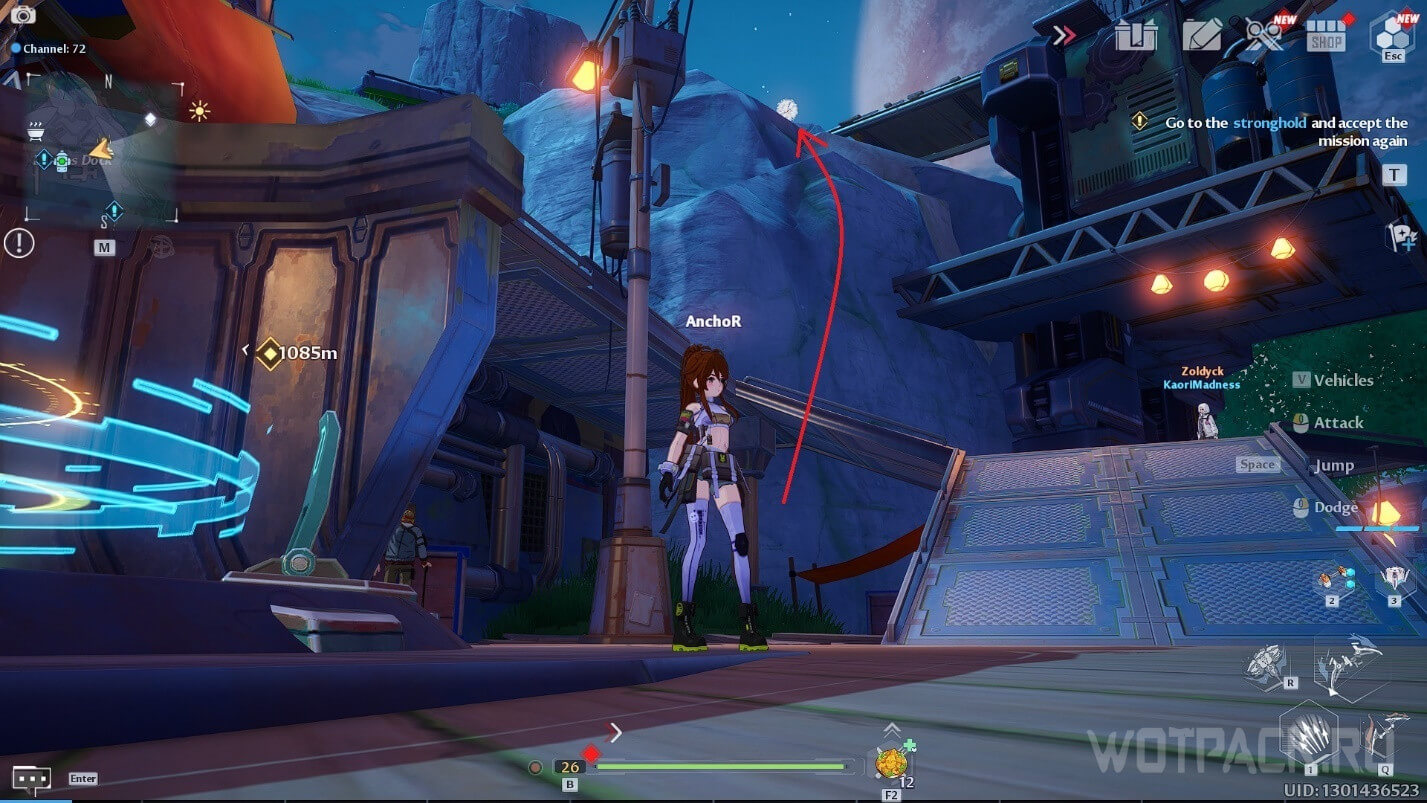
Task: Open the SHOP
Action: pos(1326,36)
